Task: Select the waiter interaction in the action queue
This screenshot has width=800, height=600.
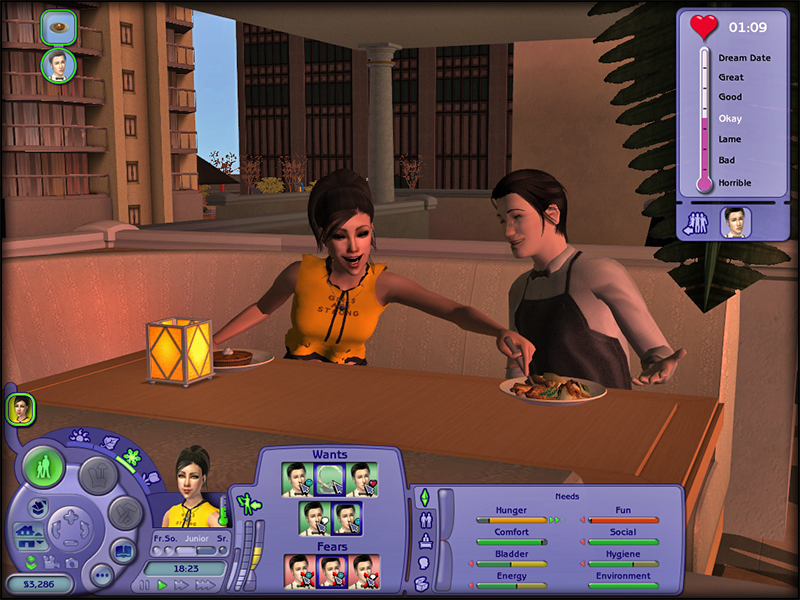Action: pos(59,66)
